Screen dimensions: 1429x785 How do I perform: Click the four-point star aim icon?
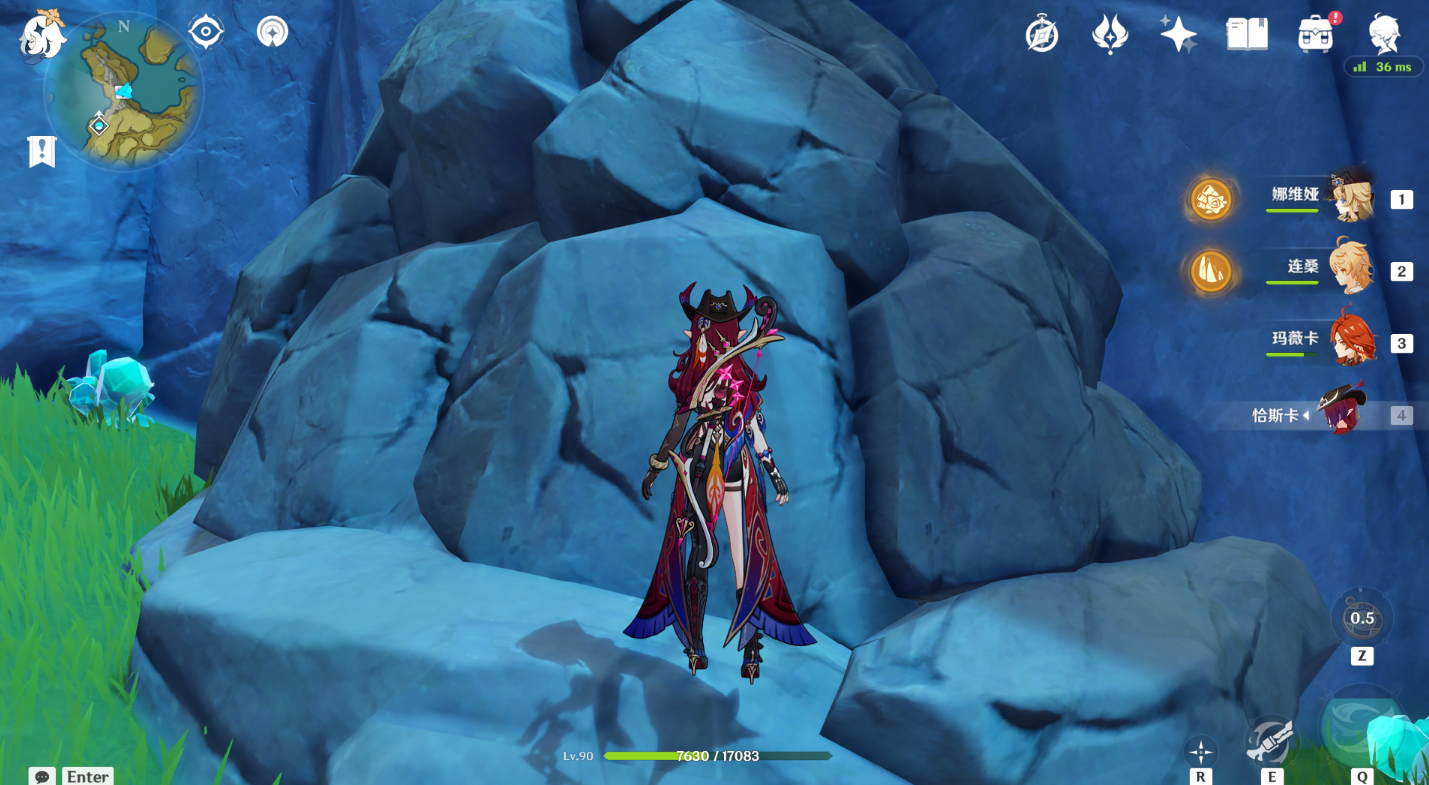point(1200,751)
